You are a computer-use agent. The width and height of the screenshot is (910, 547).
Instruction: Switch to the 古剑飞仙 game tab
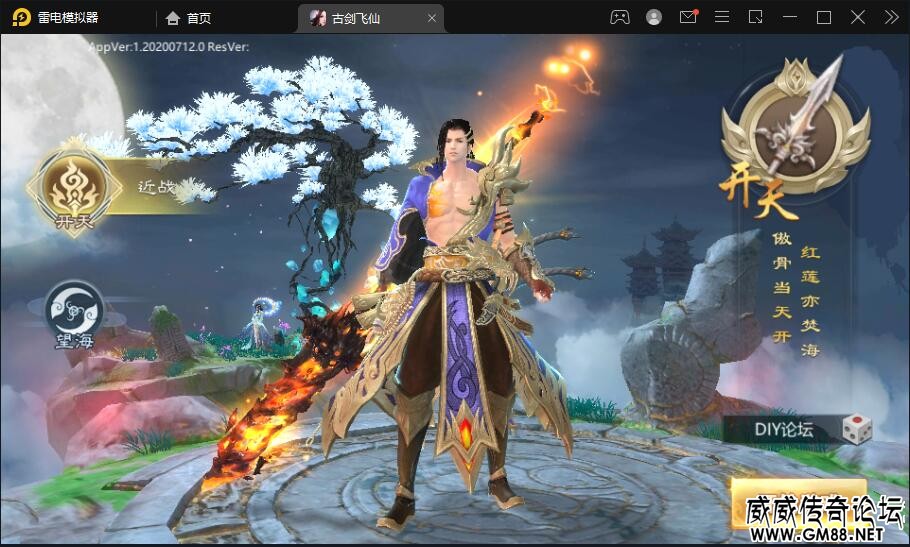[x=358, y=18]
